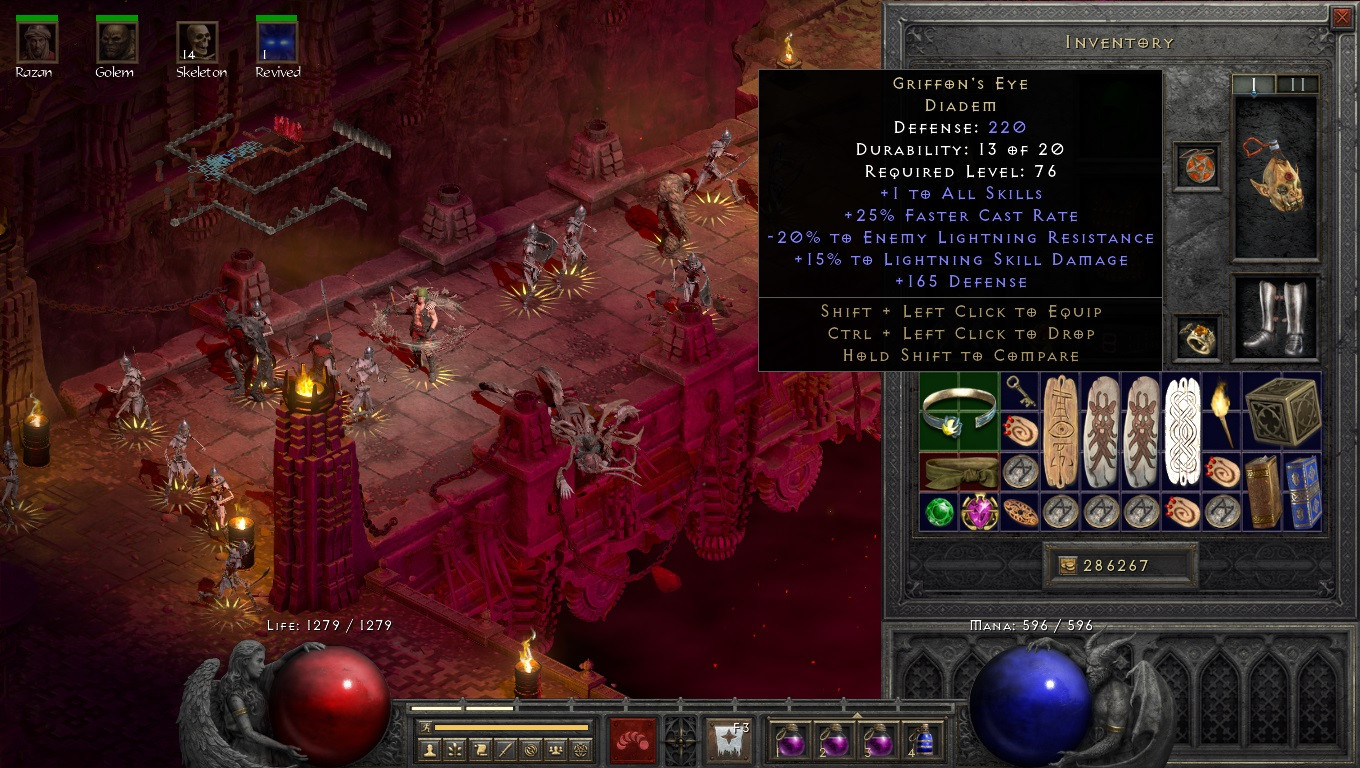Open the Quest Log scroll icon
This screenshot has height=768, width=1360.
[x=482, y=749]
